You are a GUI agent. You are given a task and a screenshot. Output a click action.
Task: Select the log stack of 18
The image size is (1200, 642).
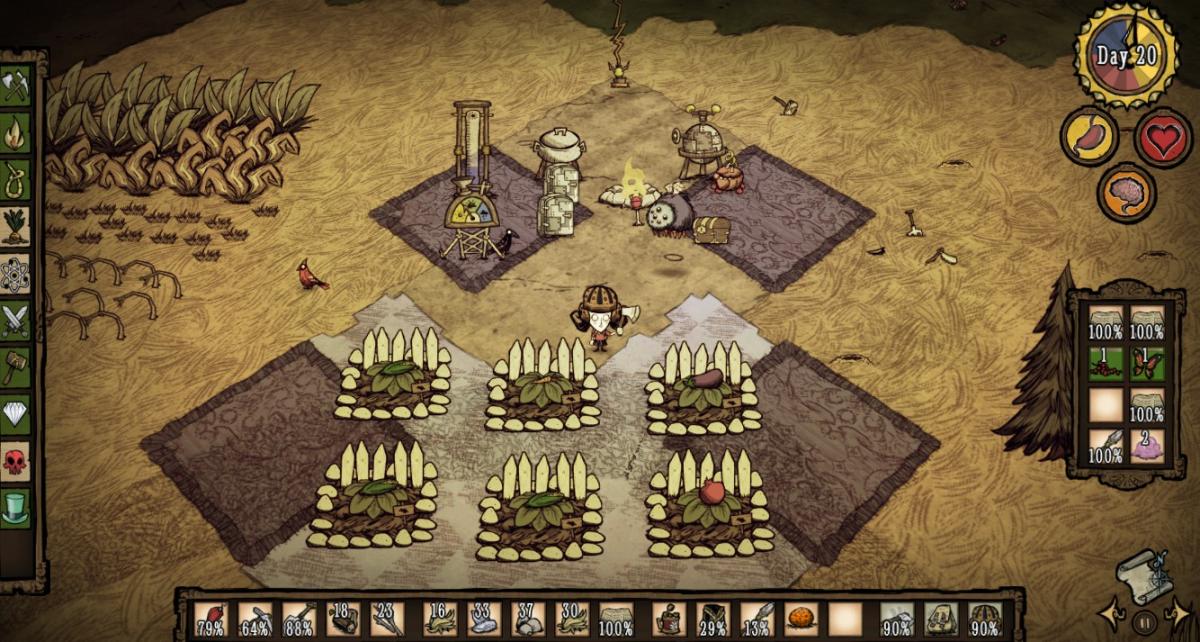[343, 620]
